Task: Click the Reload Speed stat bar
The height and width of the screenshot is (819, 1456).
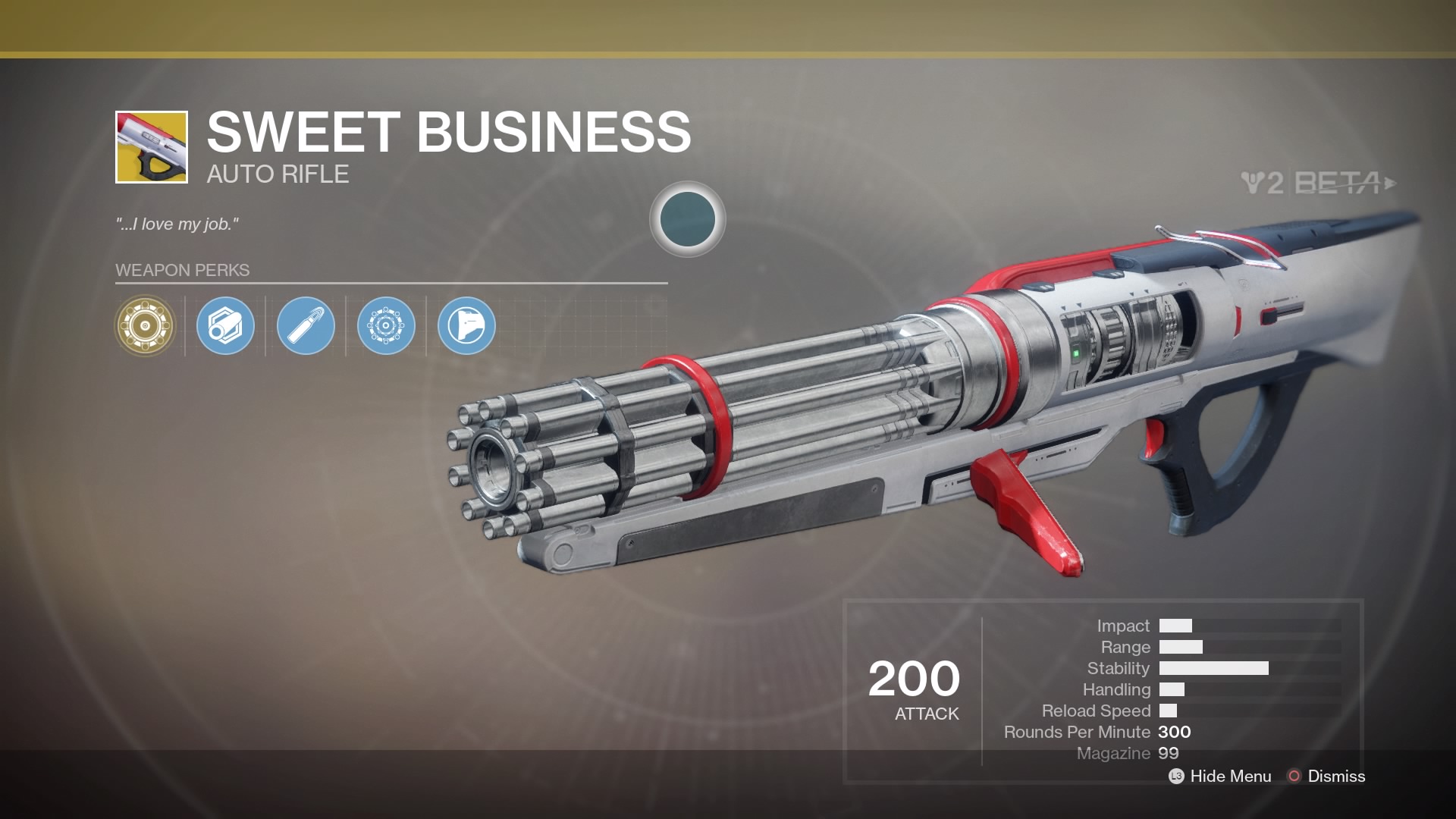Action: click(x=1170, y=711)
